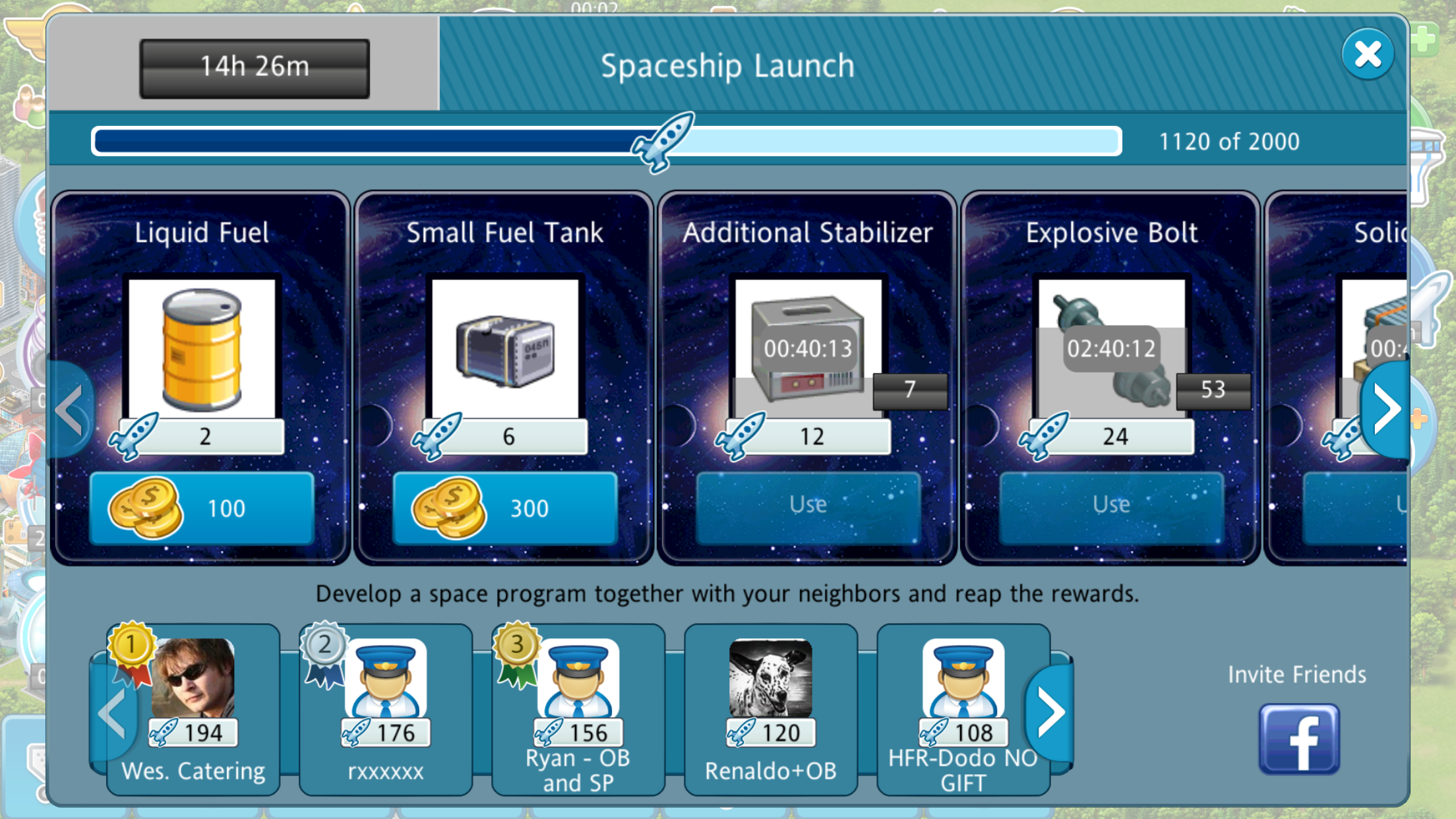Select player rxxxxxx in the ranking

[386, 709]
